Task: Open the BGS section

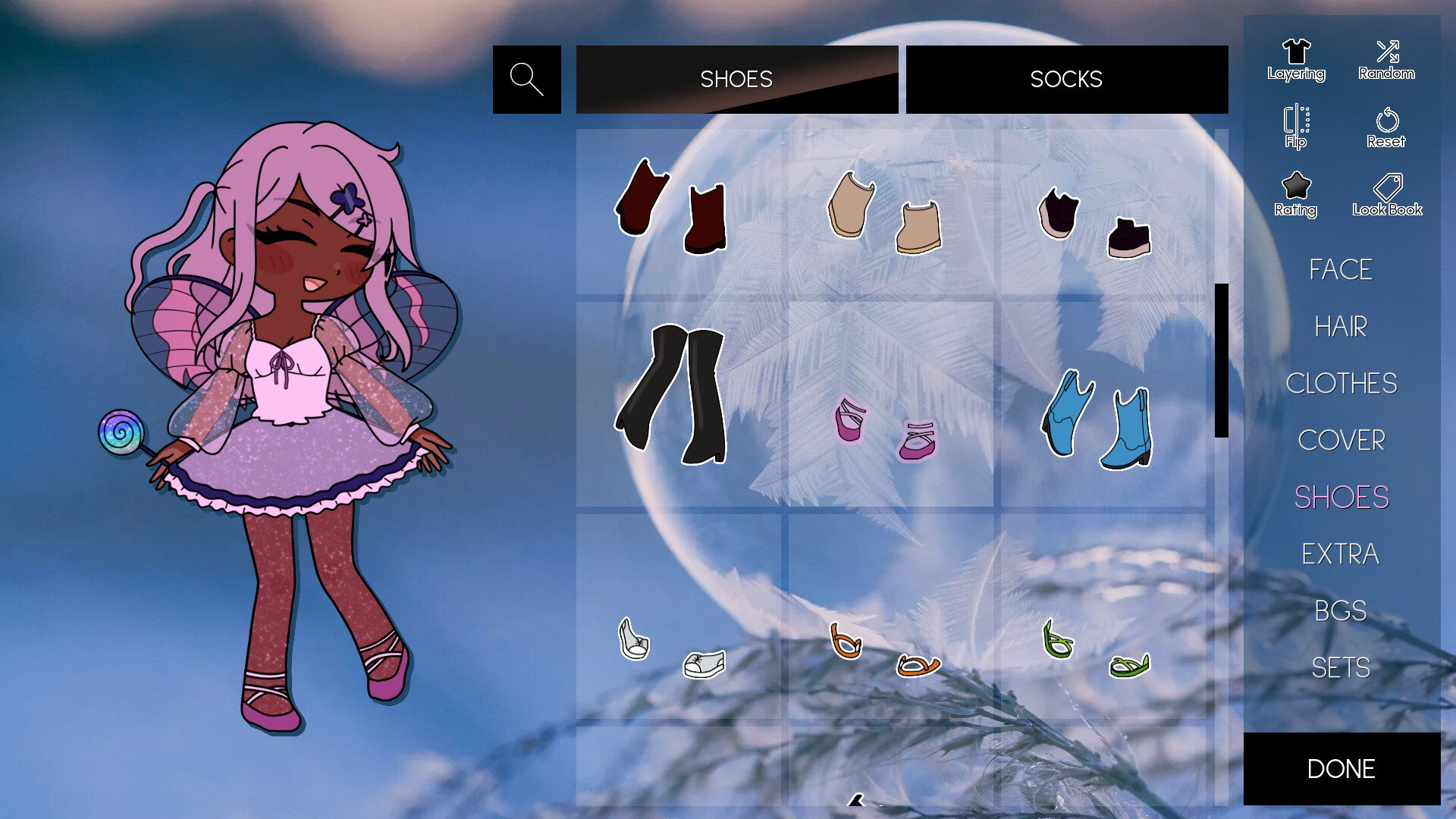Action: [1341, 610]
